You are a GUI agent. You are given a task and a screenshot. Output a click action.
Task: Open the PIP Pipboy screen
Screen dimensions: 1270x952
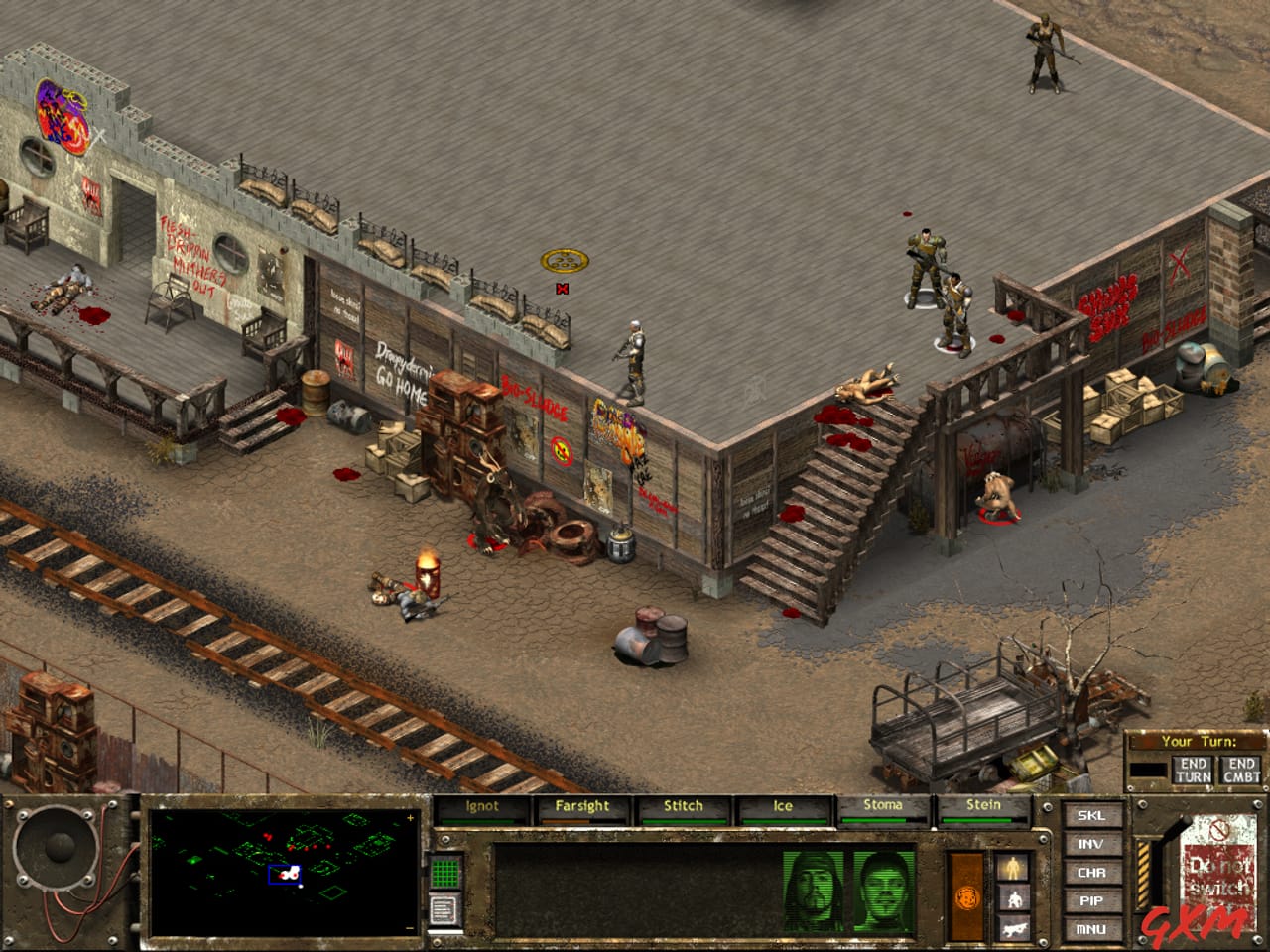1091,900
